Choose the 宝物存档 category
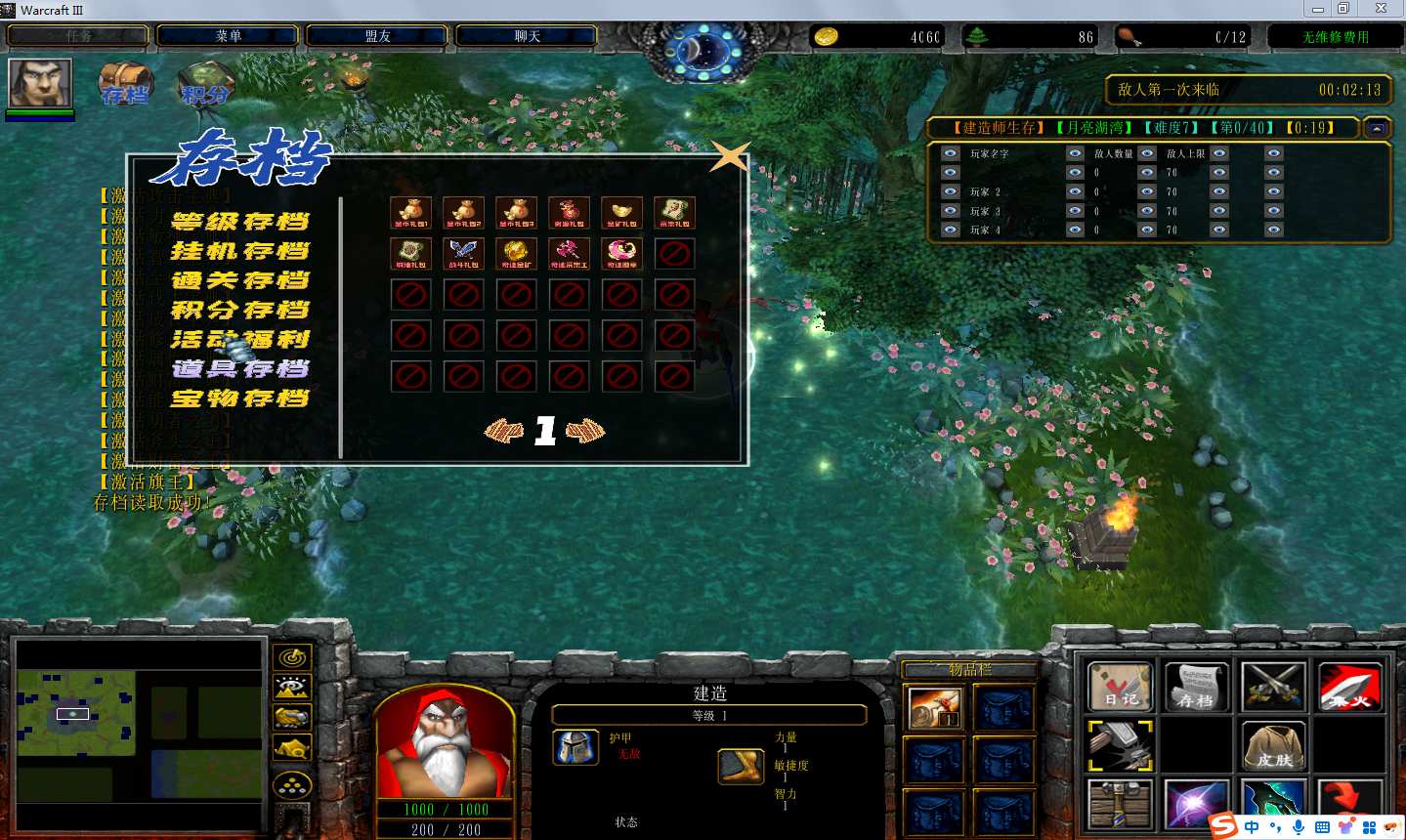Image resolution: width=1406 pixels, height=840 pixels. coord(239,398)
